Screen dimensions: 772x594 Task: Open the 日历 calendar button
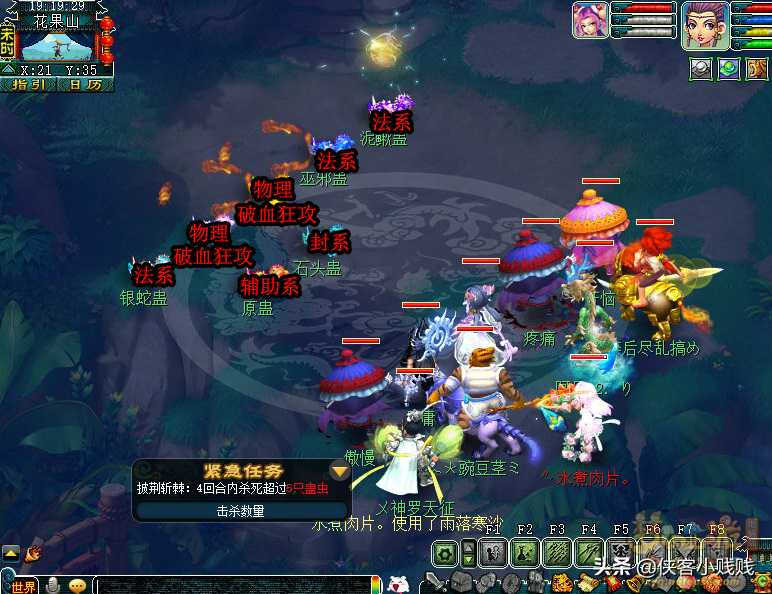point(86,85)
